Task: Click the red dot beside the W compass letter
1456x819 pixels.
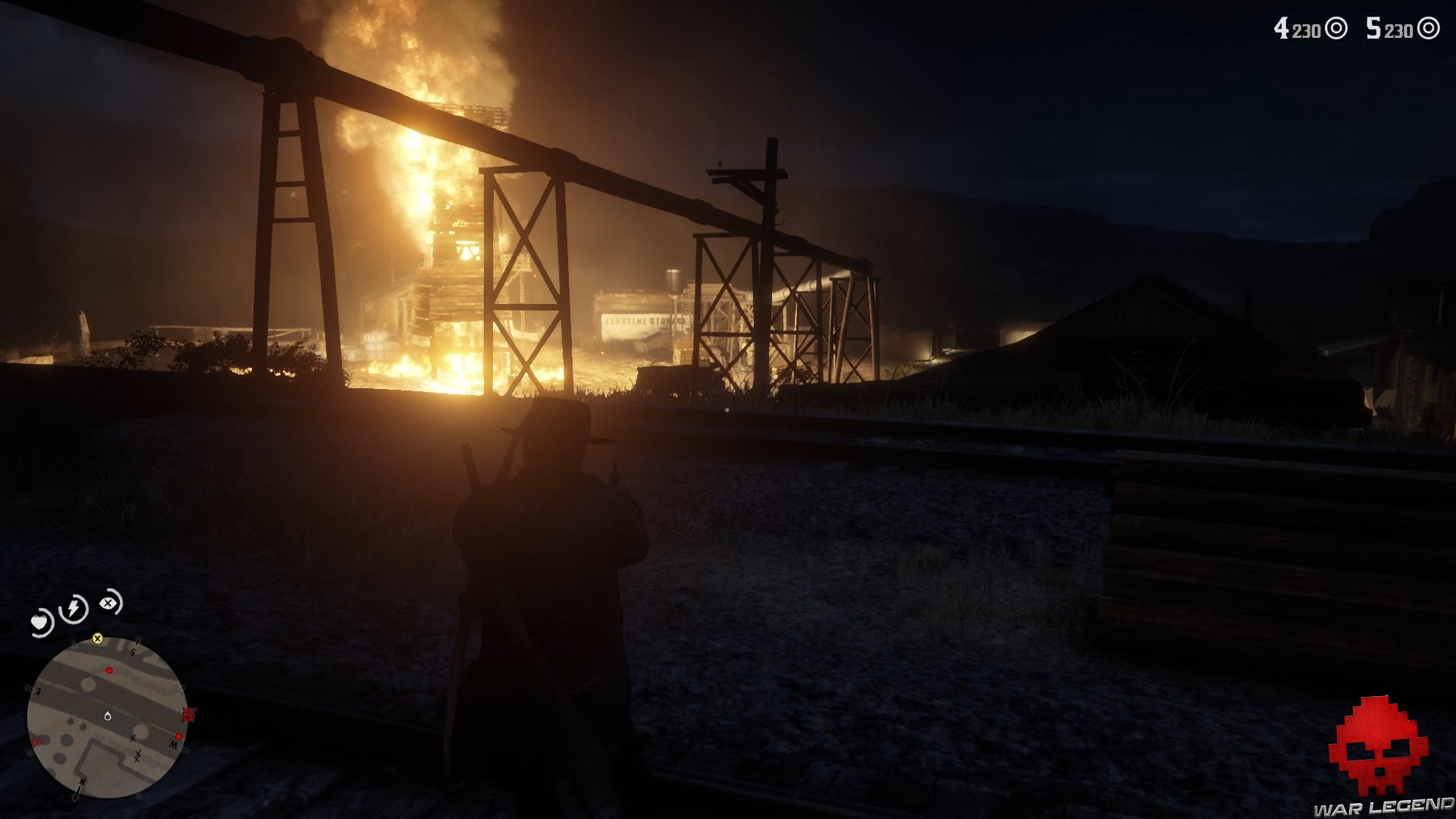Action: coord(179,736)
